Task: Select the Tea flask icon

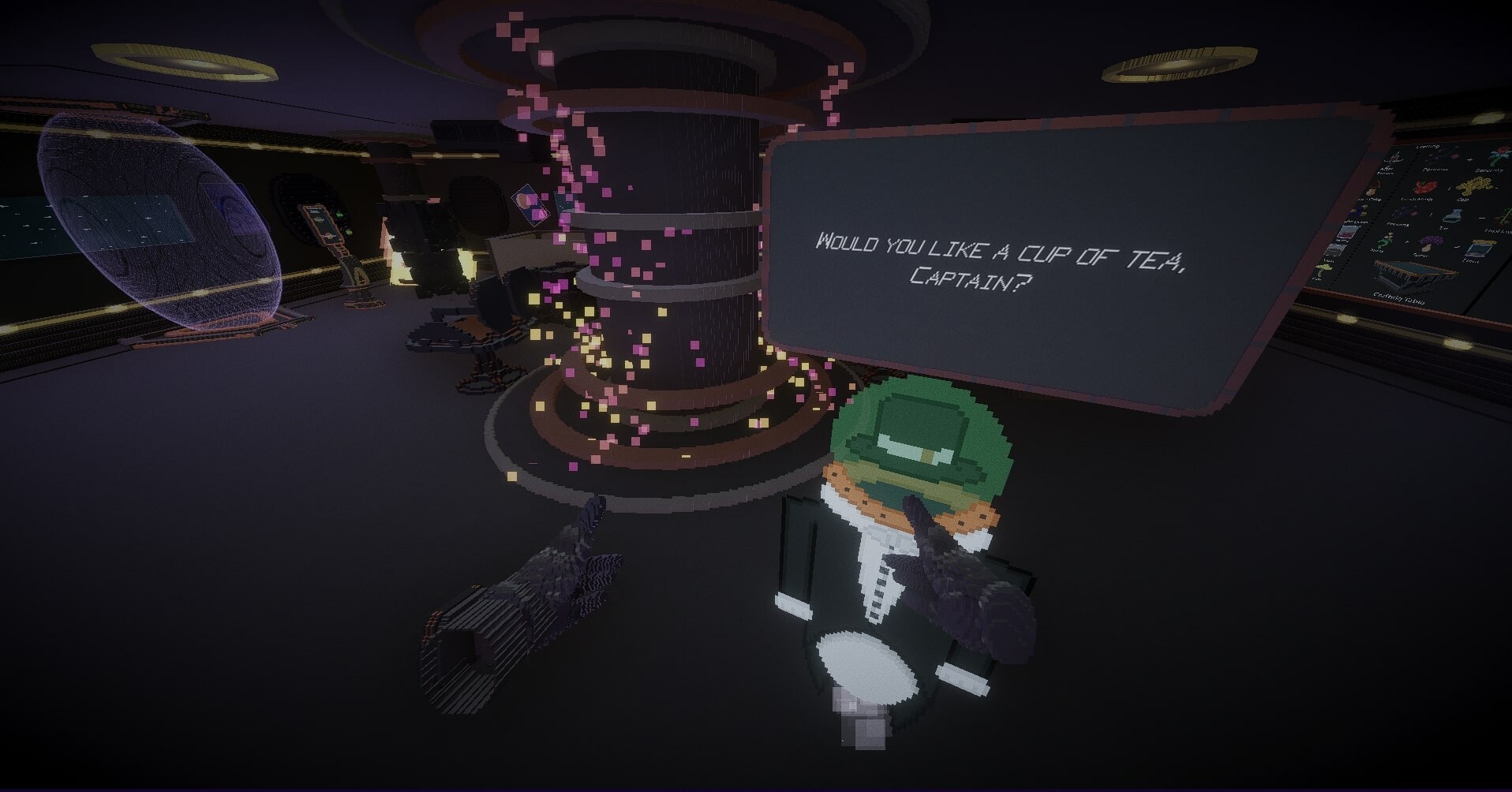Action: pos(1452,215)
